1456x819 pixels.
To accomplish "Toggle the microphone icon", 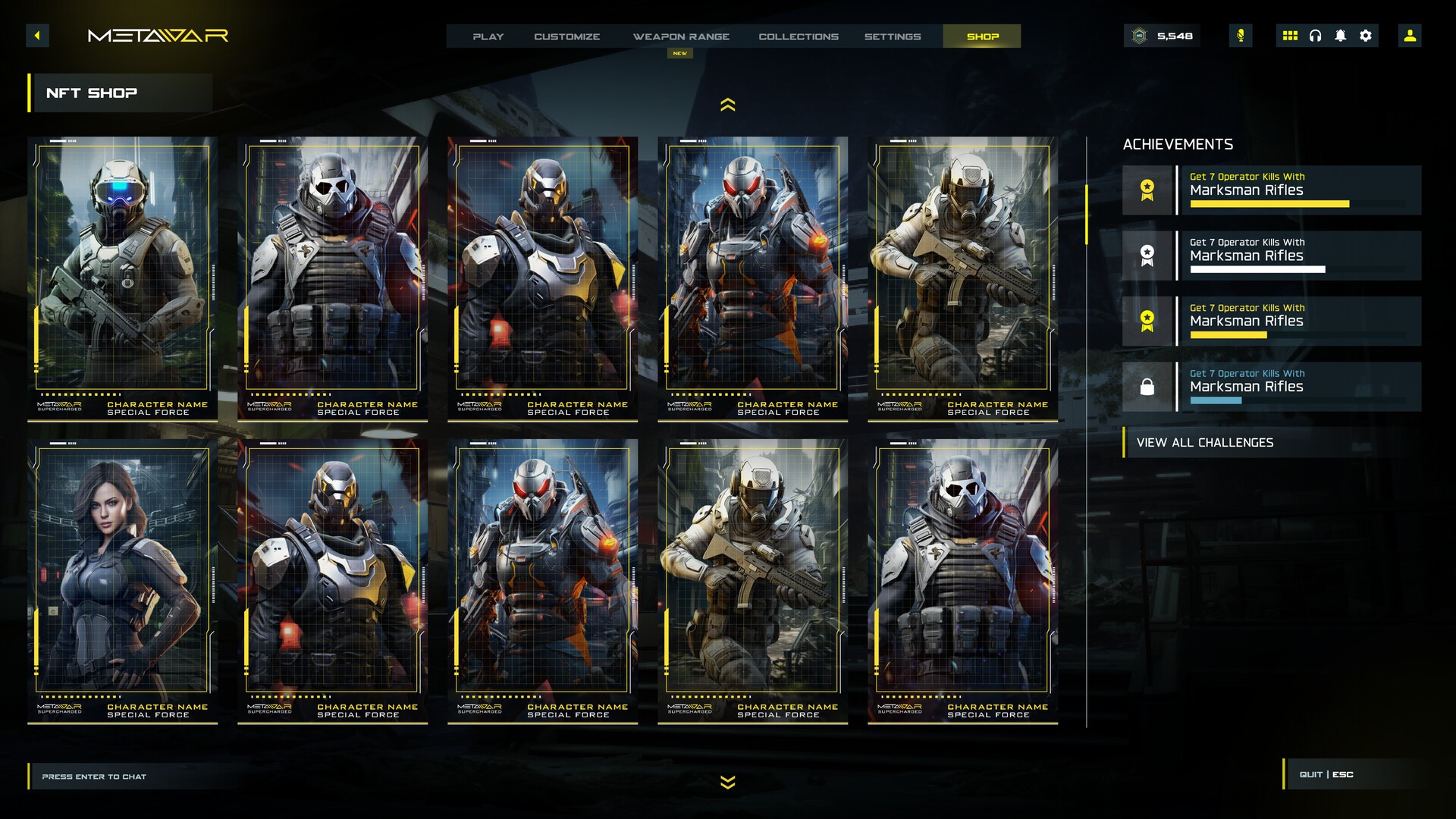I will click(x=1241, y=36).
